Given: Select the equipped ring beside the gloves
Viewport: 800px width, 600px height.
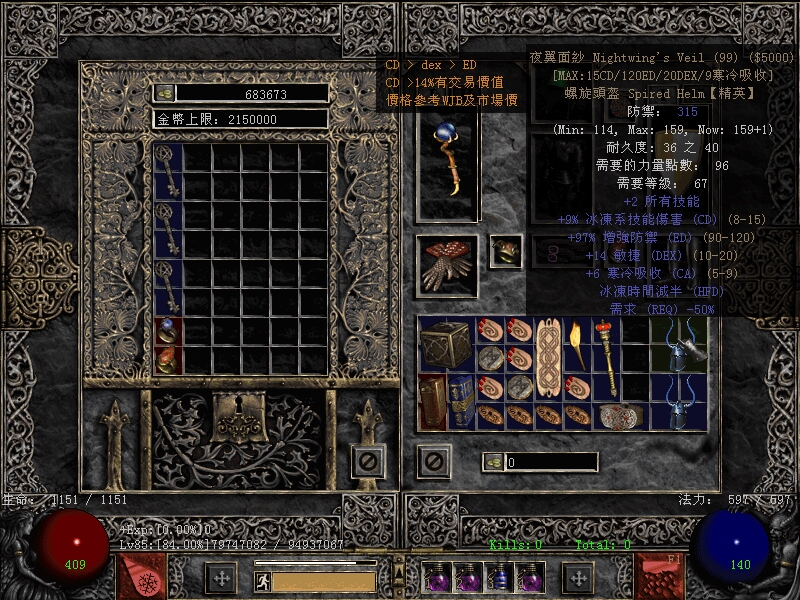Looking at the screenshot, I should click(505, 251).
